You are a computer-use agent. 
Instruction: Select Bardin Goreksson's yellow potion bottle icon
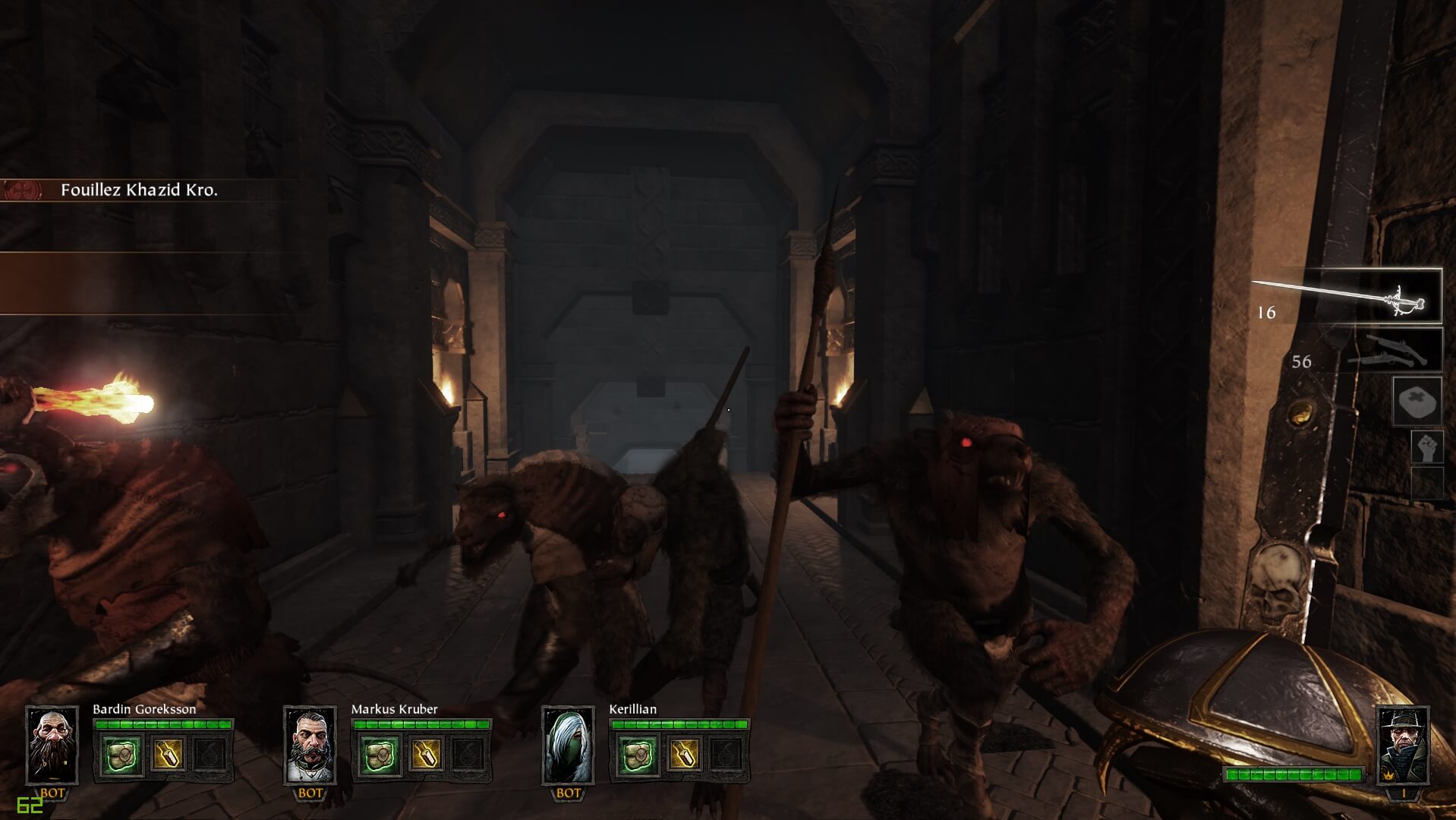point(166,755)
